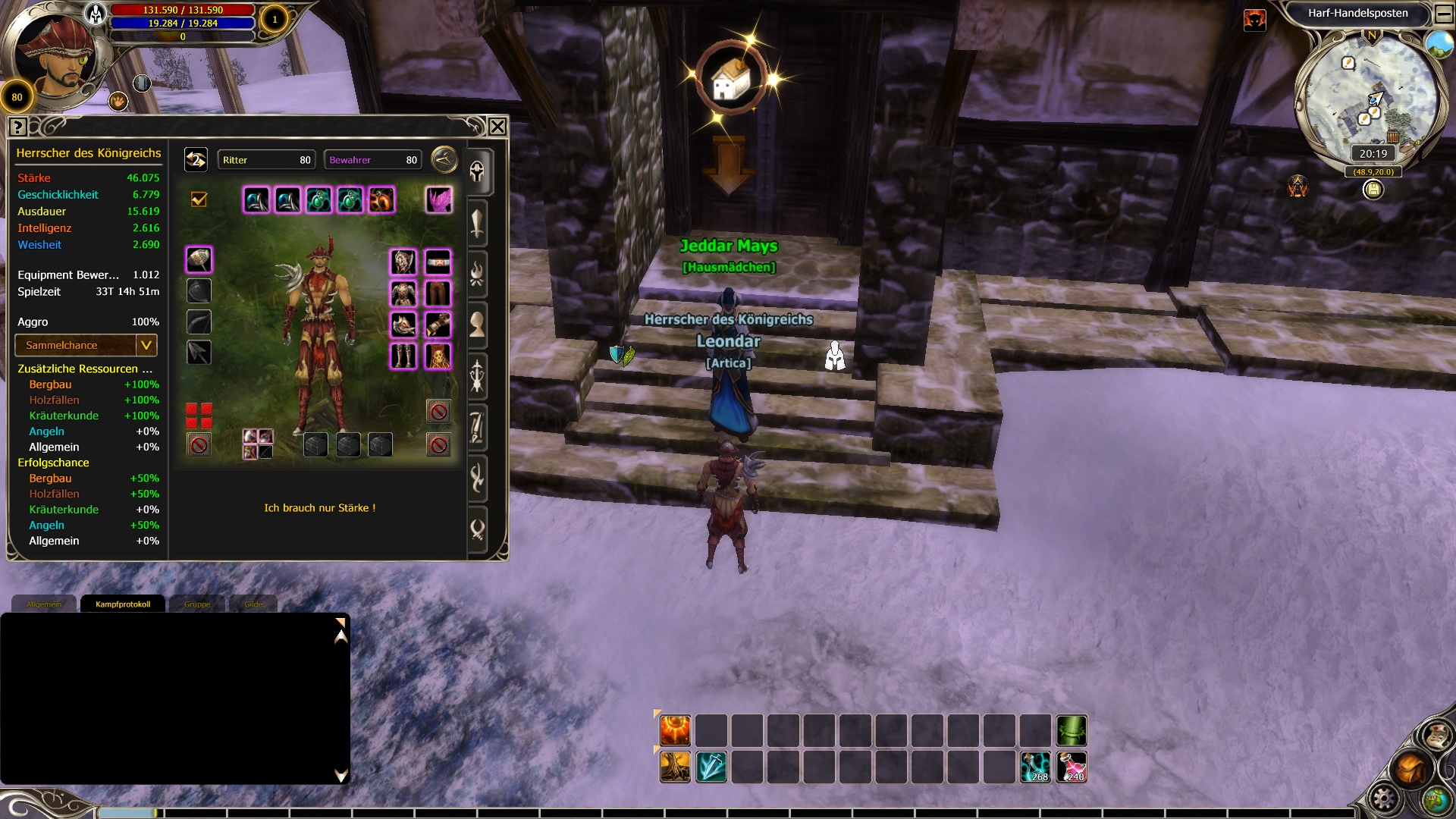Open the Sammelchance dropdown

tap(146, 345)
